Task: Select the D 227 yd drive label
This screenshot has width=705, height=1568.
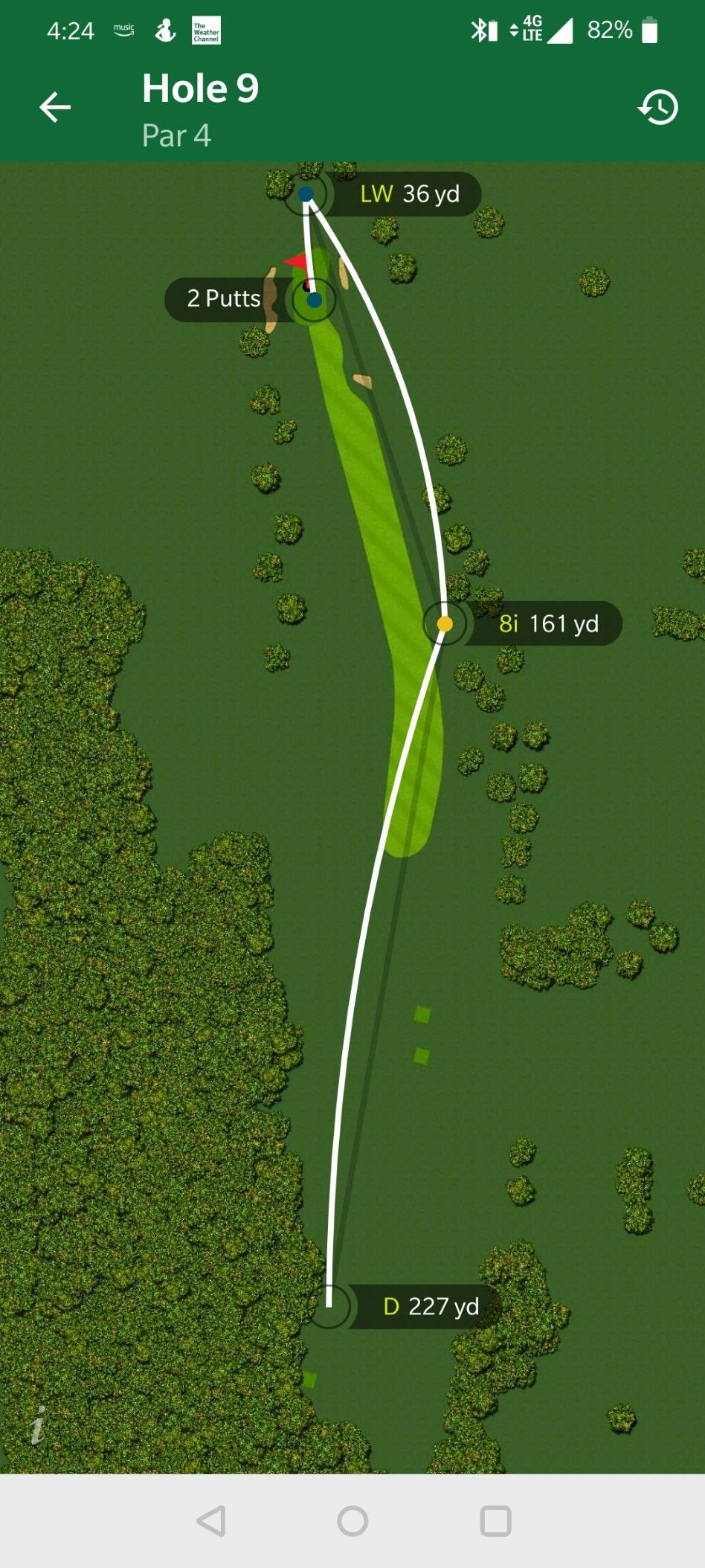Action: click(x=430, y=1306)
